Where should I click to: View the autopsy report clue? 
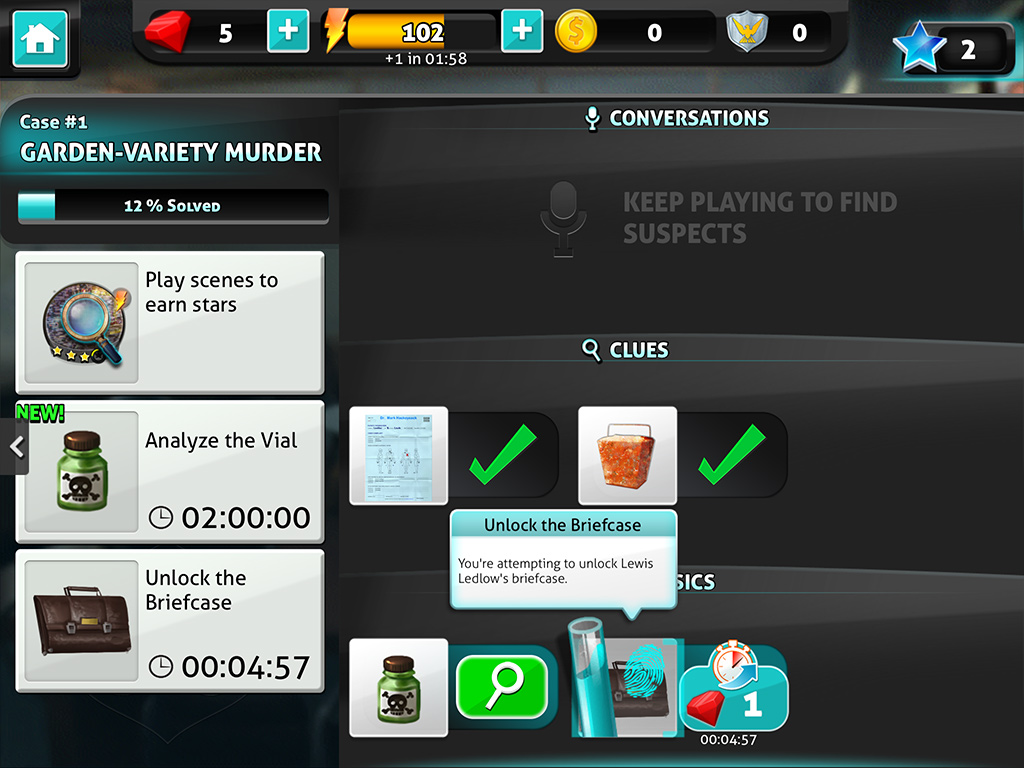(x=398, y=456)
